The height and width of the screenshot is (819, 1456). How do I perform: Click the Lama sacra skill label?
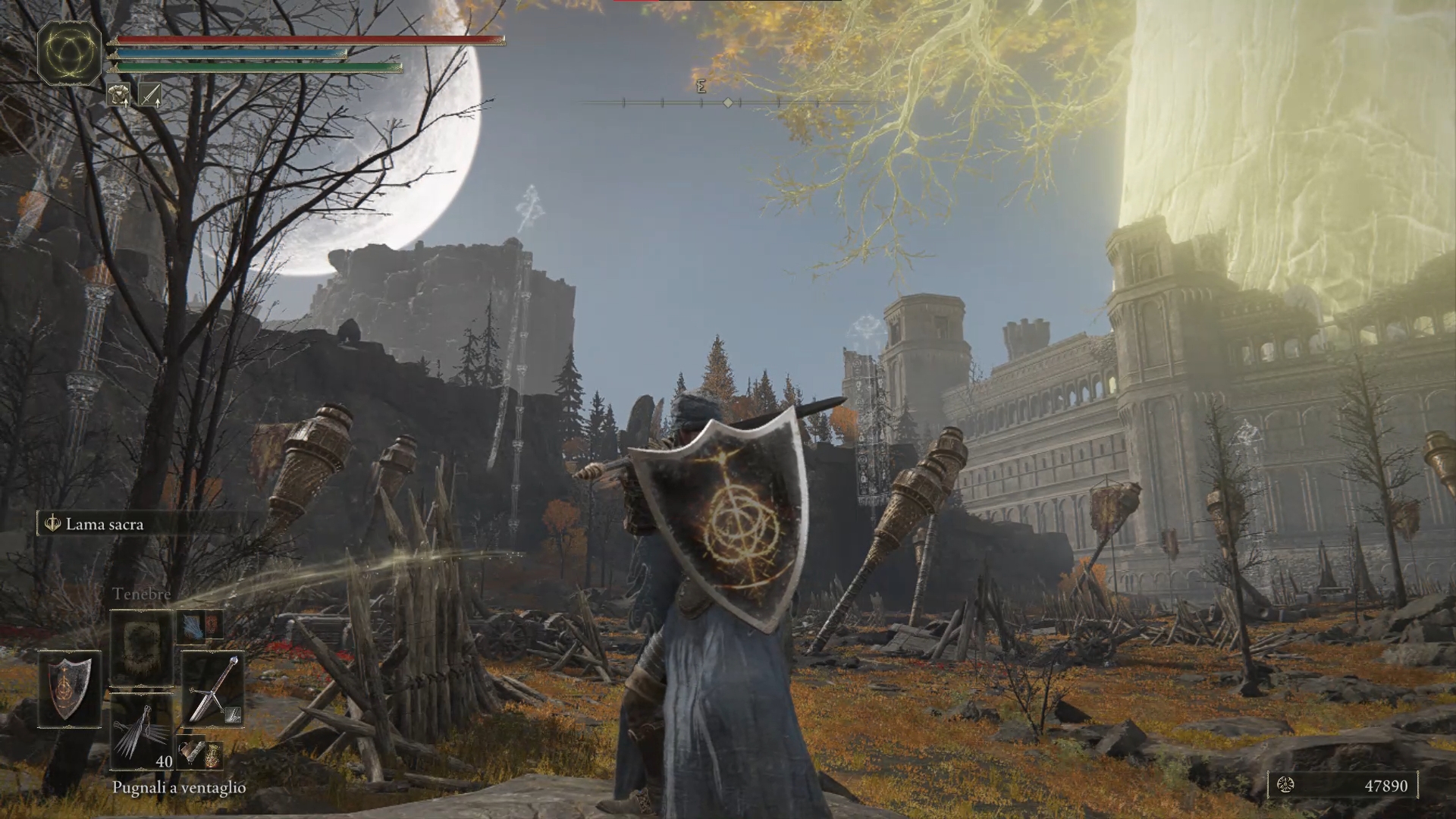[104, 524]
